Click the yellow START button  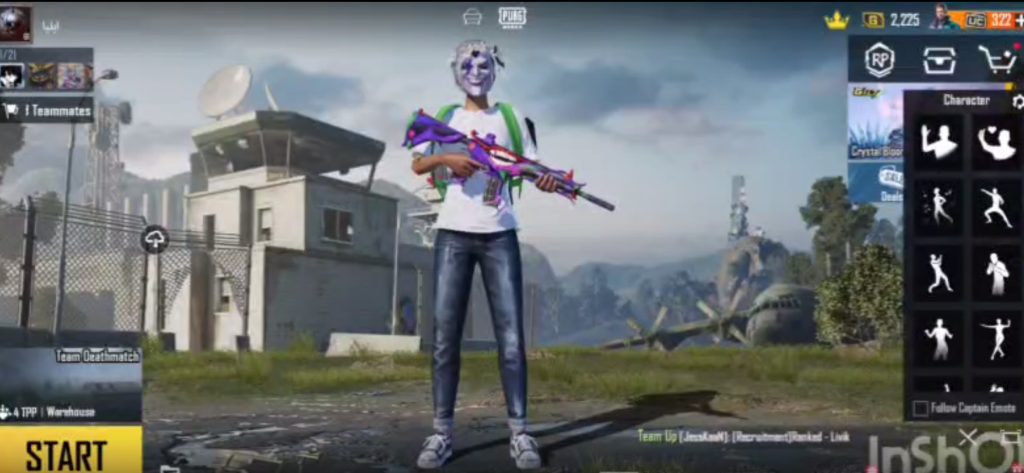pos(68,451)
